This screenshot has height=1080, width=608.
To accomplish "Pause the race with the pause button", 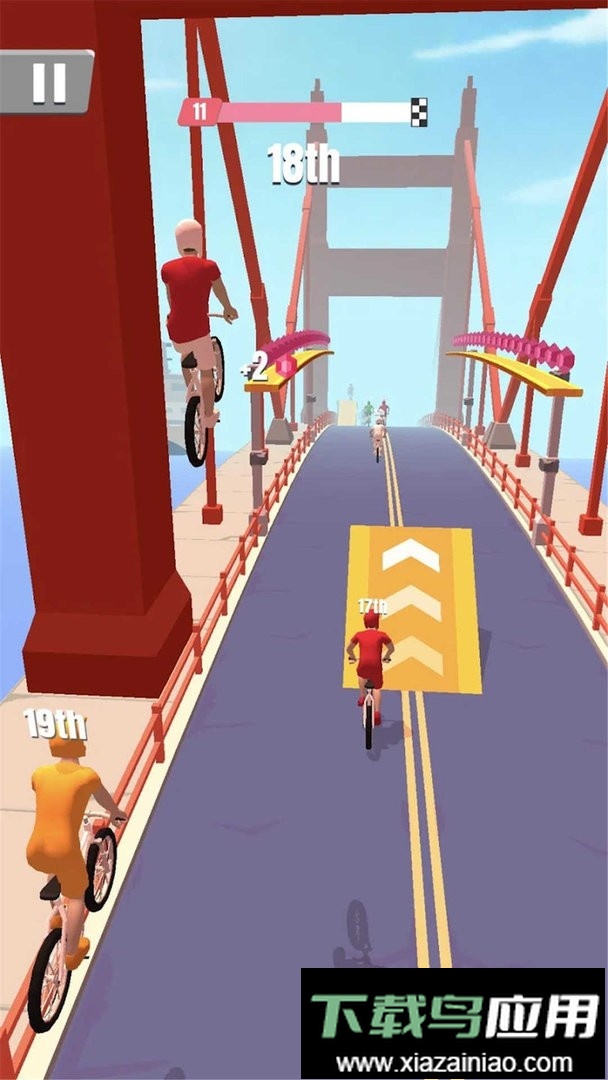I will point(47,82).
